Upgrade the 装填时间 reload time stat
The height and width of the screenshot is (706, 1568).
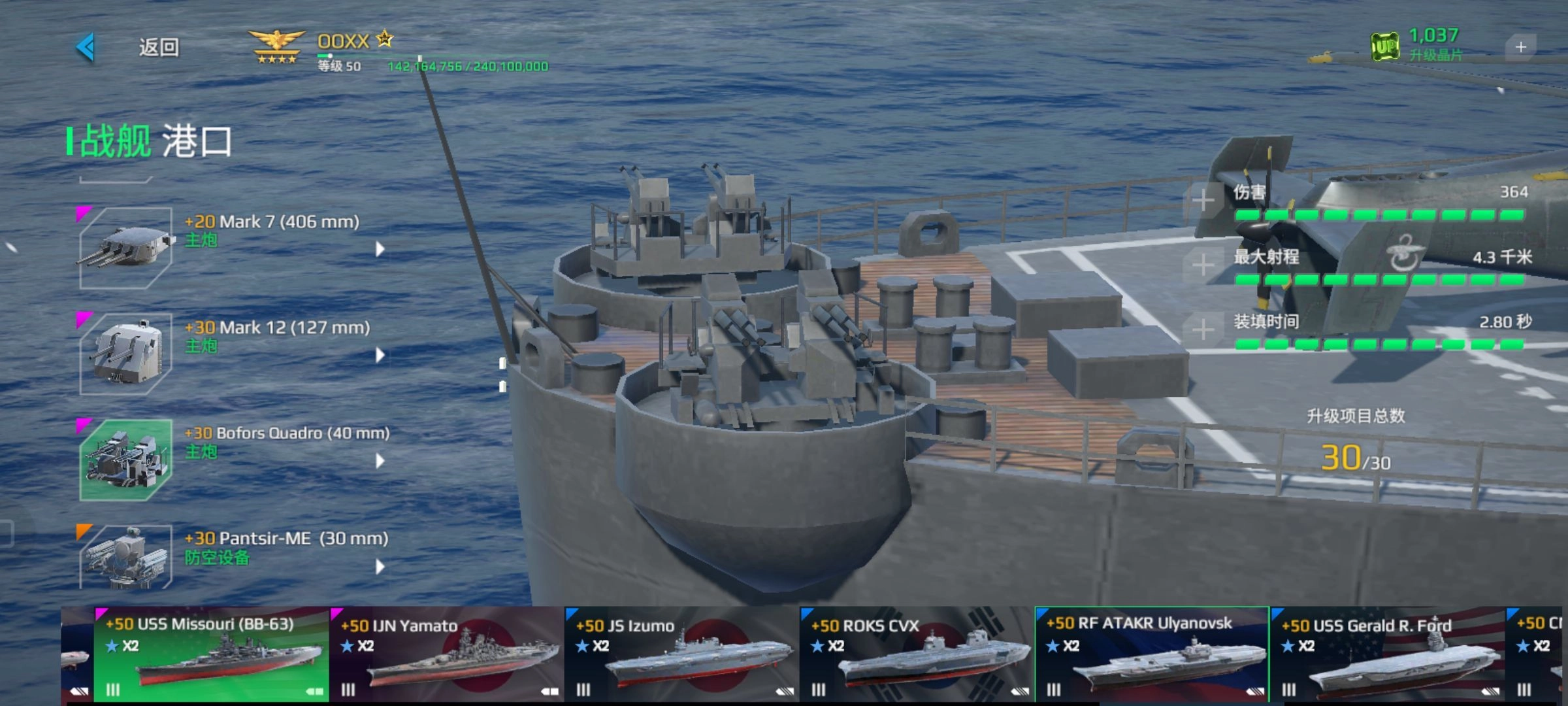point(1203,329)
